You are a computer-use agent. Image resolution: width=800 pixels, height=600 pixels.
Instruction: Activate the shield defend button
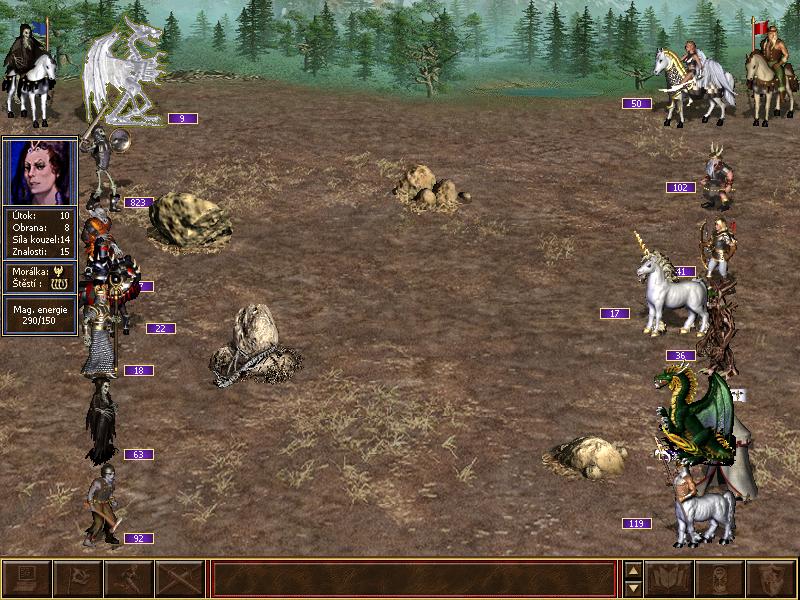(772, 579)
